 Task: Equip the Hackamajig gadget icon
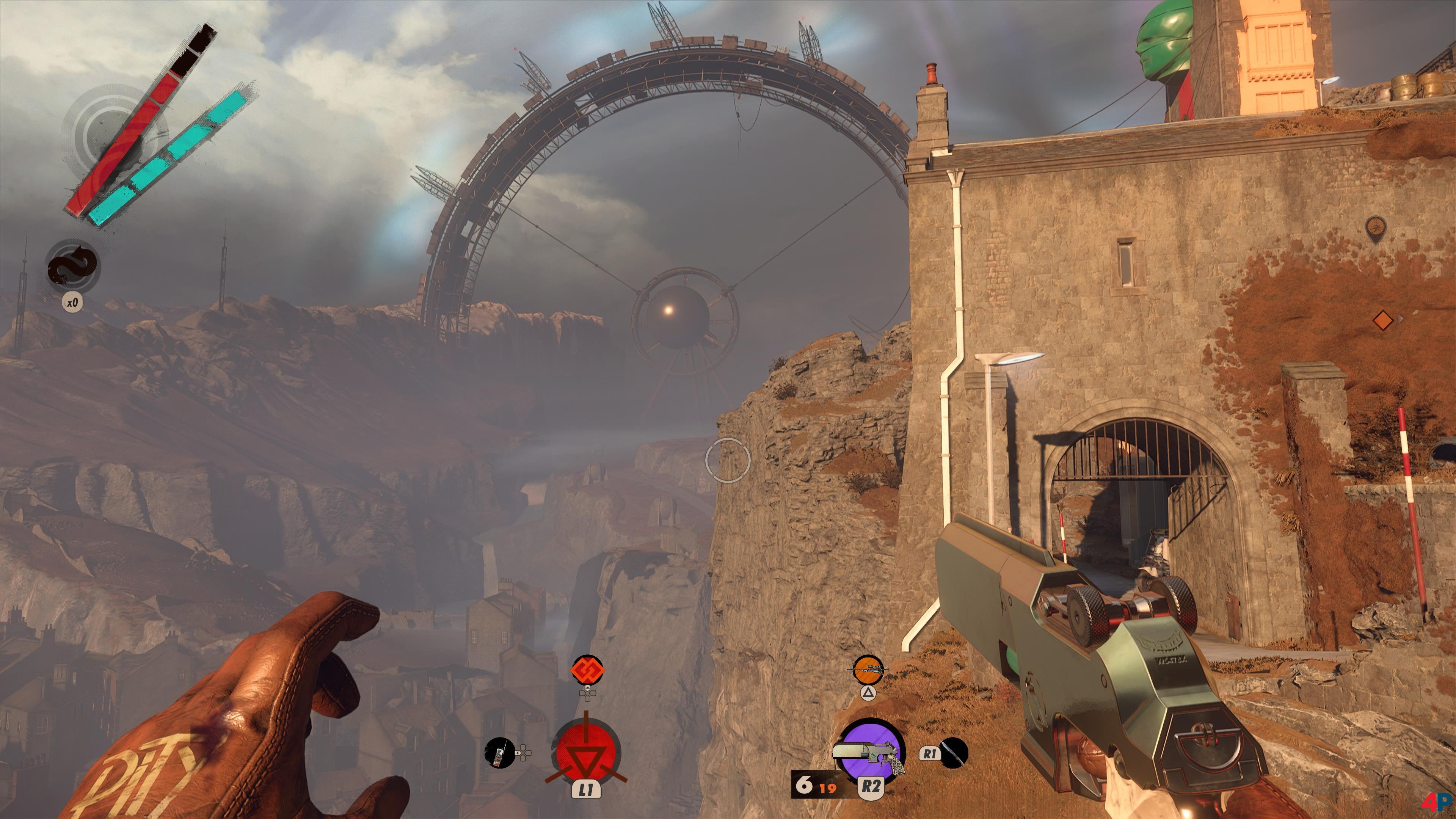(x=499, y=753)
